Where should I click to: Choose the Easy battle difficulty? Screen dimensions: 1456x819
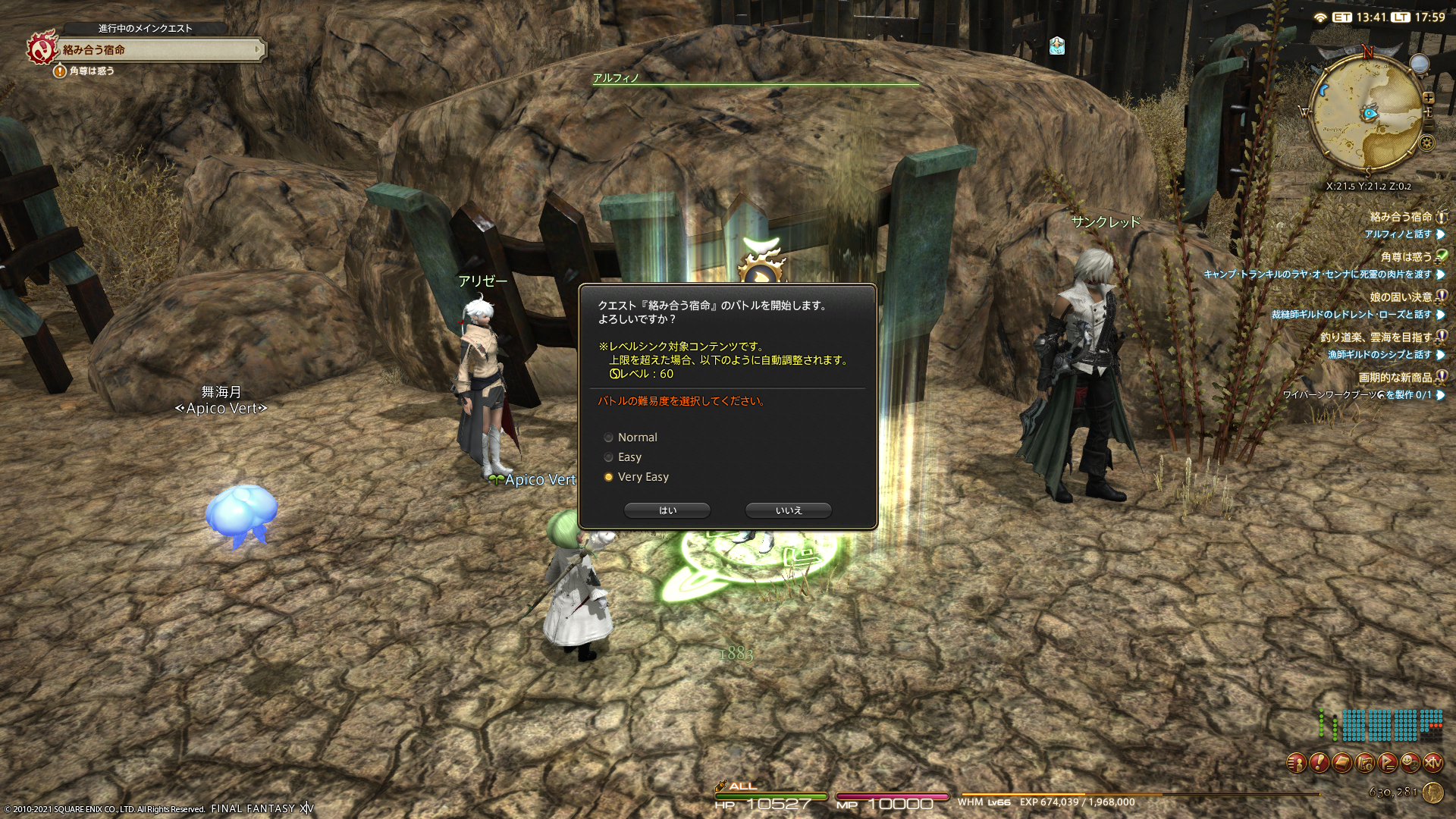pyautogui.click(x=609, y=457)
